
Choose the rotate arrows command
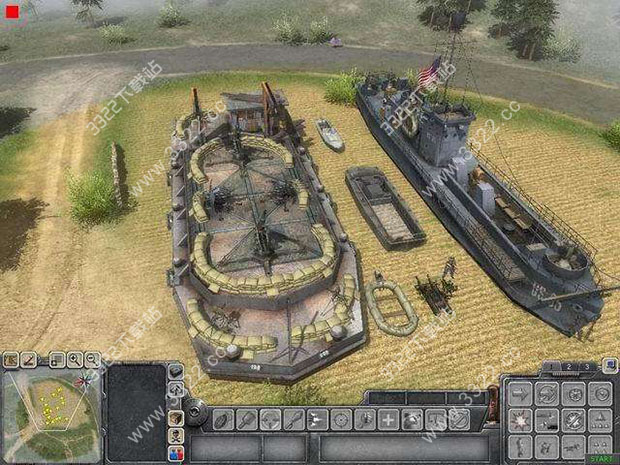546,395
